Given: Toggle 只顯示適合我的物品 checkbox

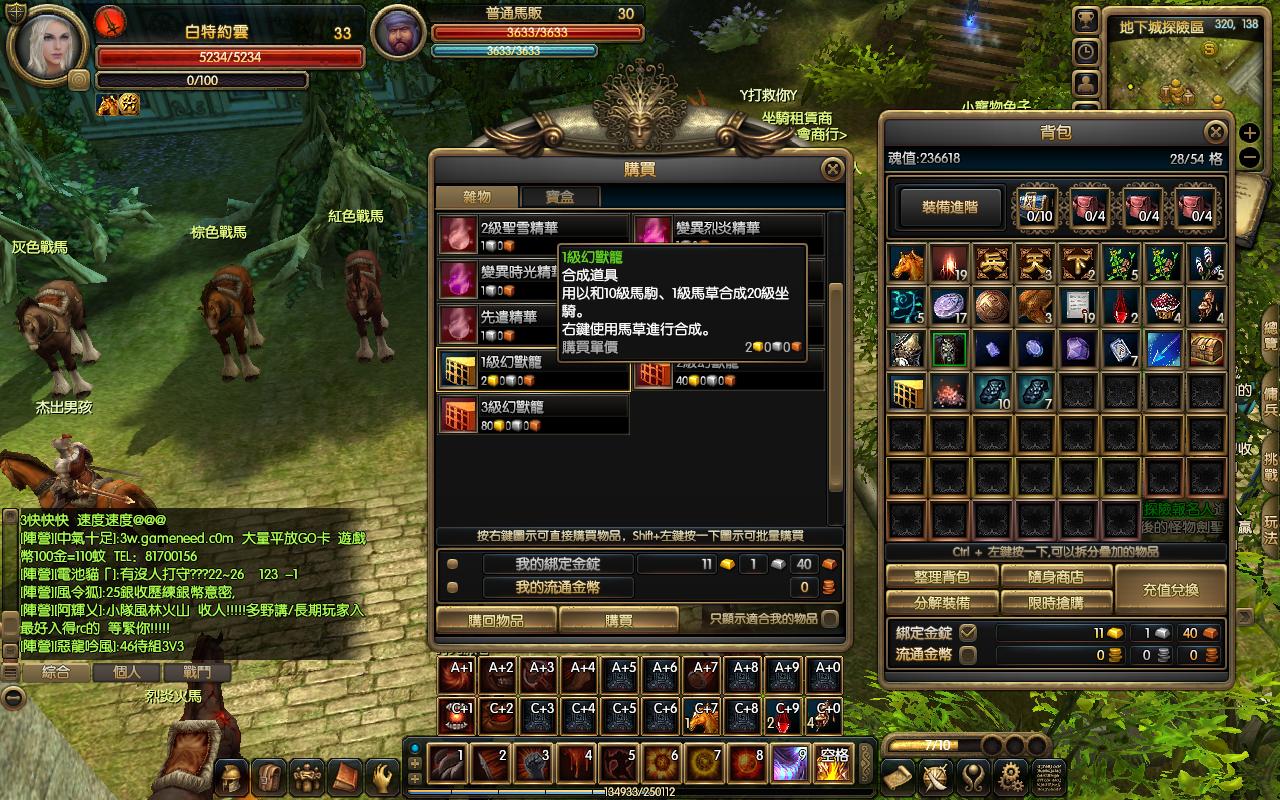Looking at the screenshot, I should 829,619.
